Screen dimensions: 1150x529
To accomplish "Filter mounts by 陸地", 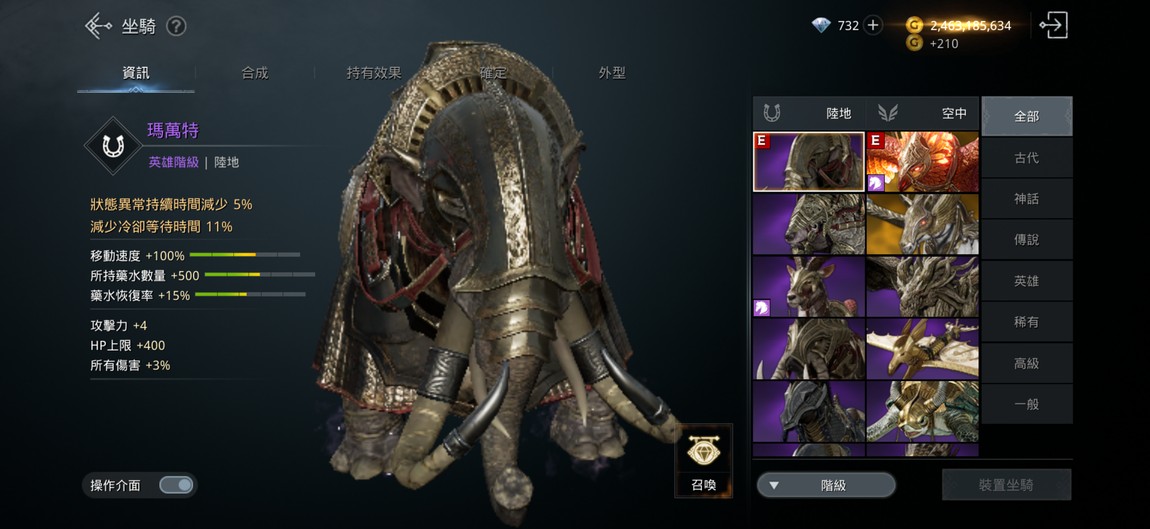I will tap(809, 114).
